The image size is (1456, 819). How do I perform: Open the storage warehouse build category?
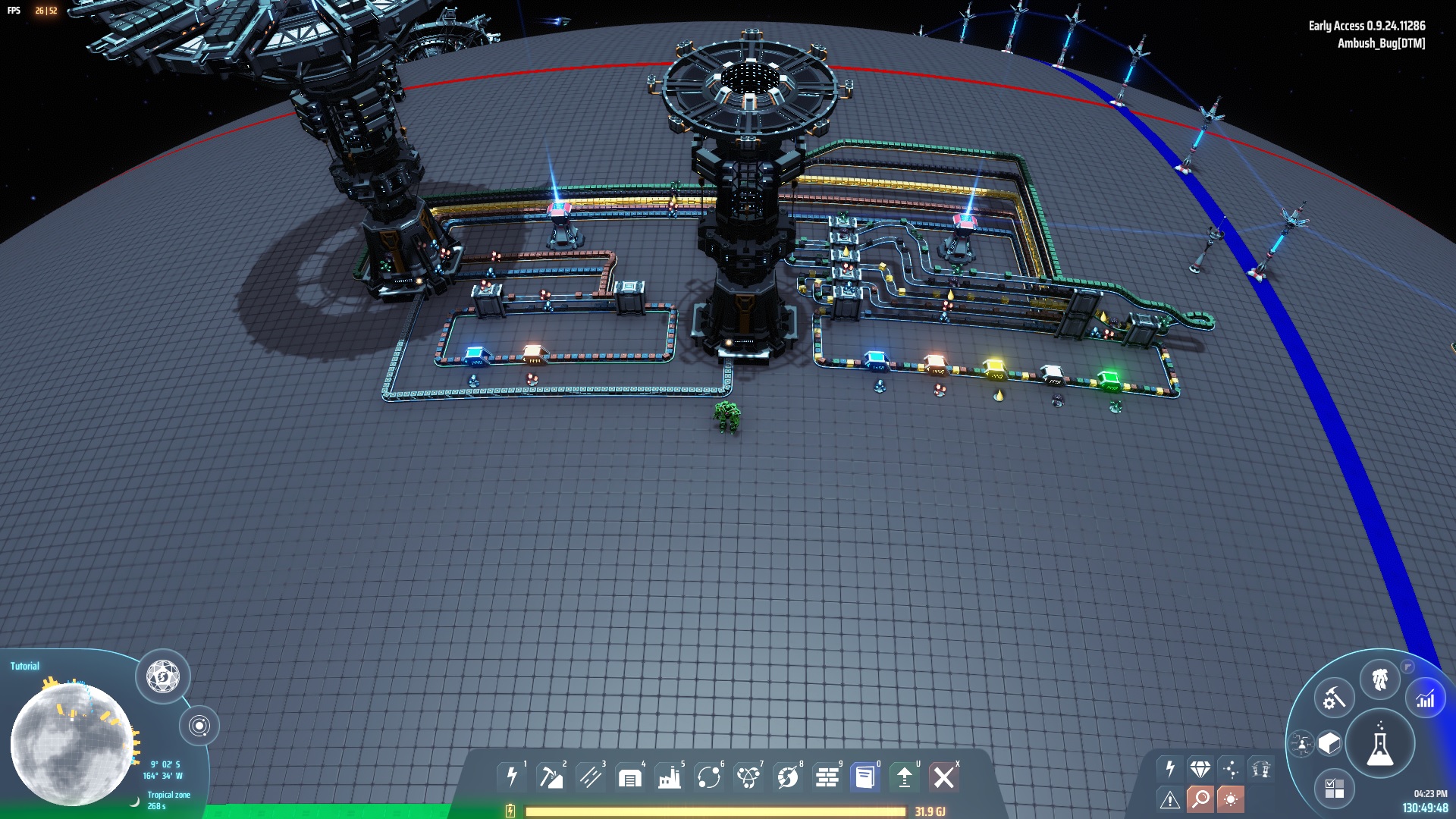(x=629, y=777)
